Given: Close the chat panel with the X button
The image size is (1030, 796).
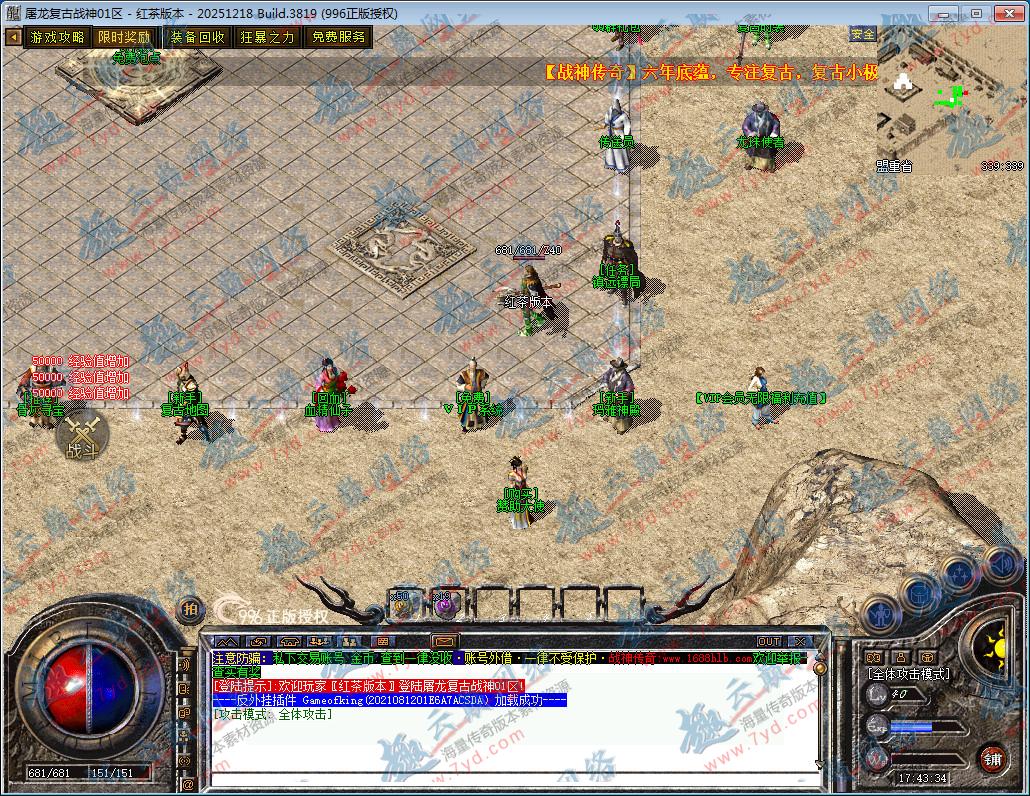Looking at the screenshot, I should [x=799, y=641].
